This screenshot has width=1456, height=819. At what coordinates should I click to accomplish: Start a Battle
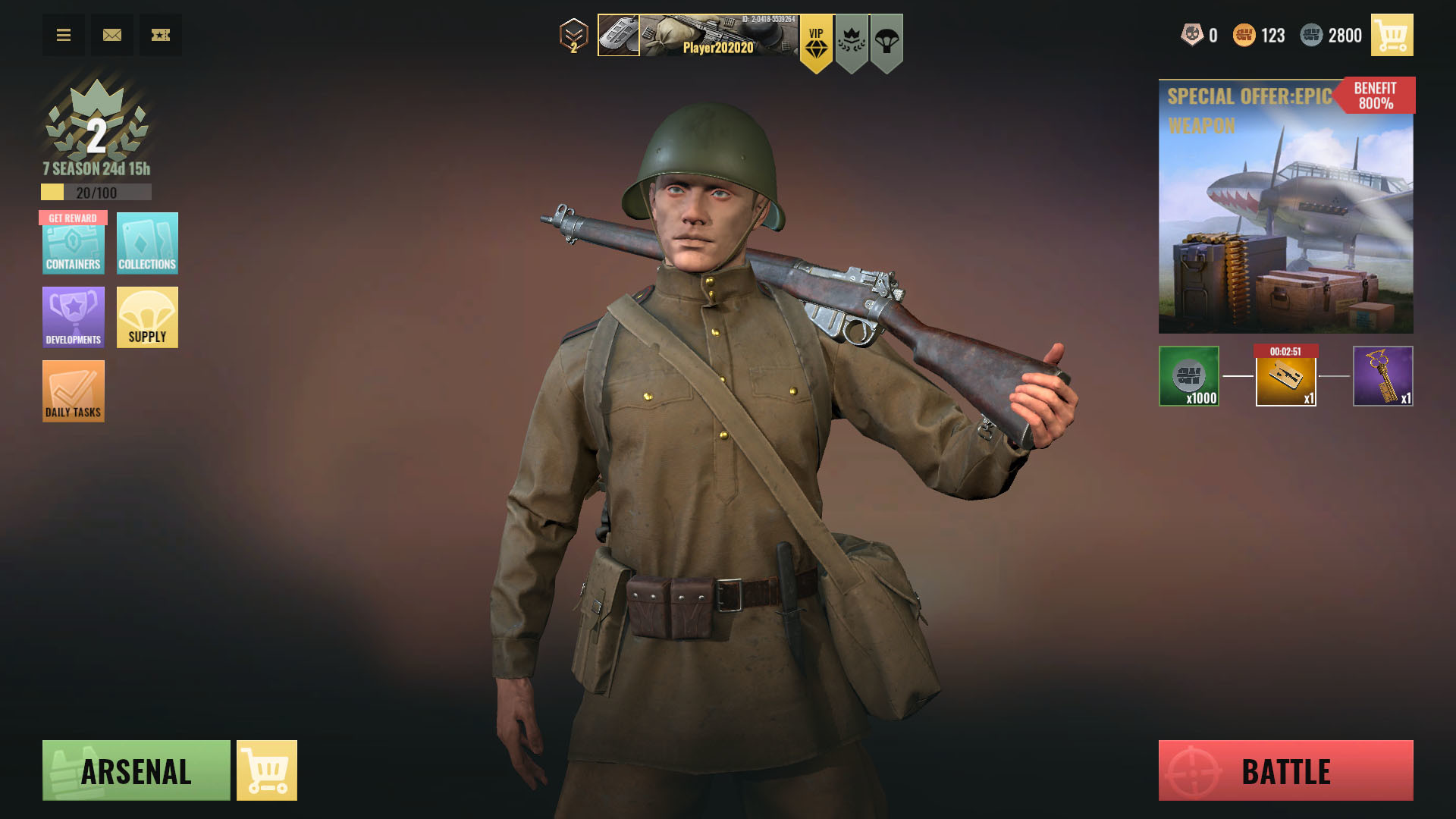coord(1285,770)
